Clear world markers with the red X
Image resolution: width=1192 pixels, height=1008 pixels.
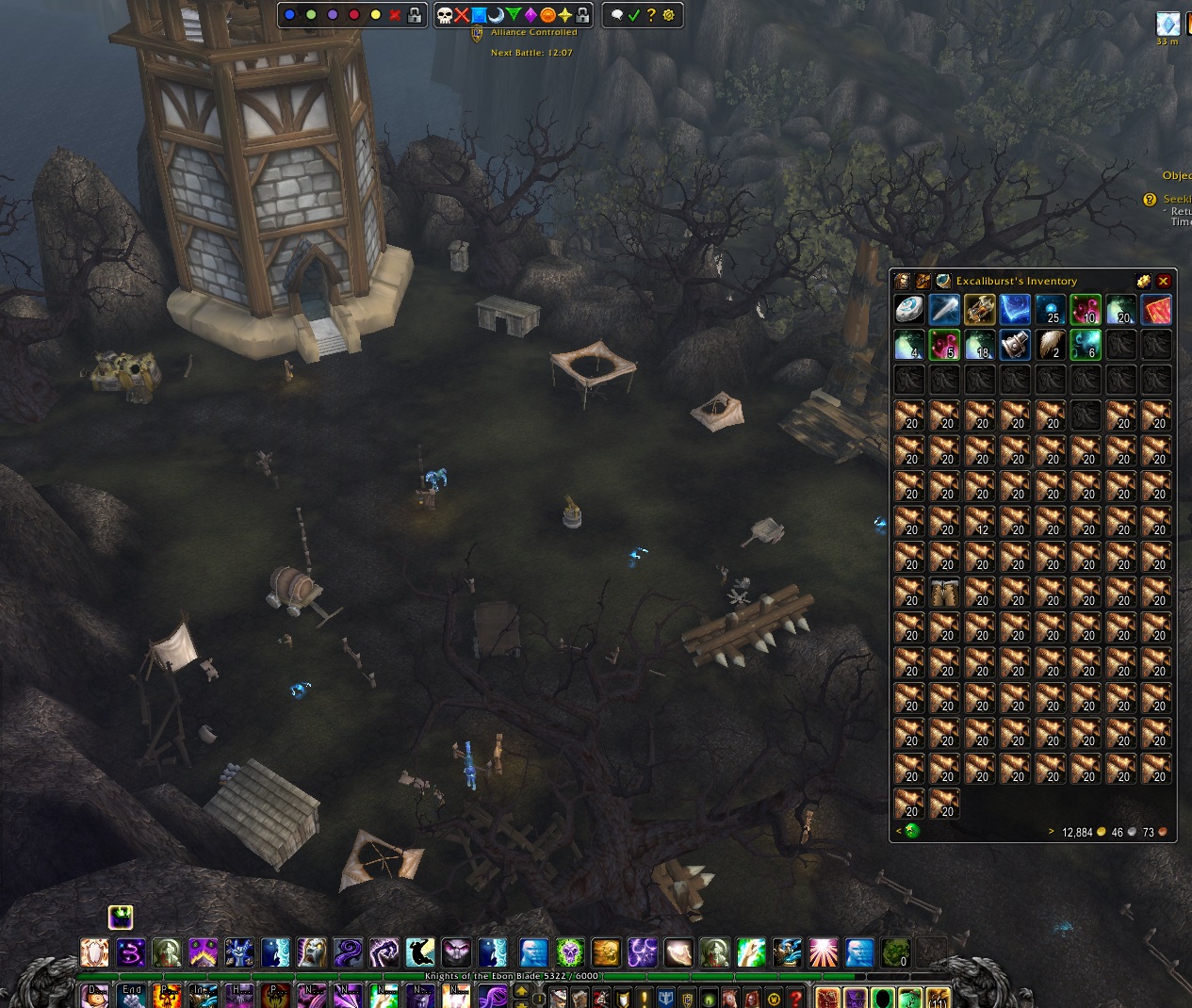pos(395,15)
